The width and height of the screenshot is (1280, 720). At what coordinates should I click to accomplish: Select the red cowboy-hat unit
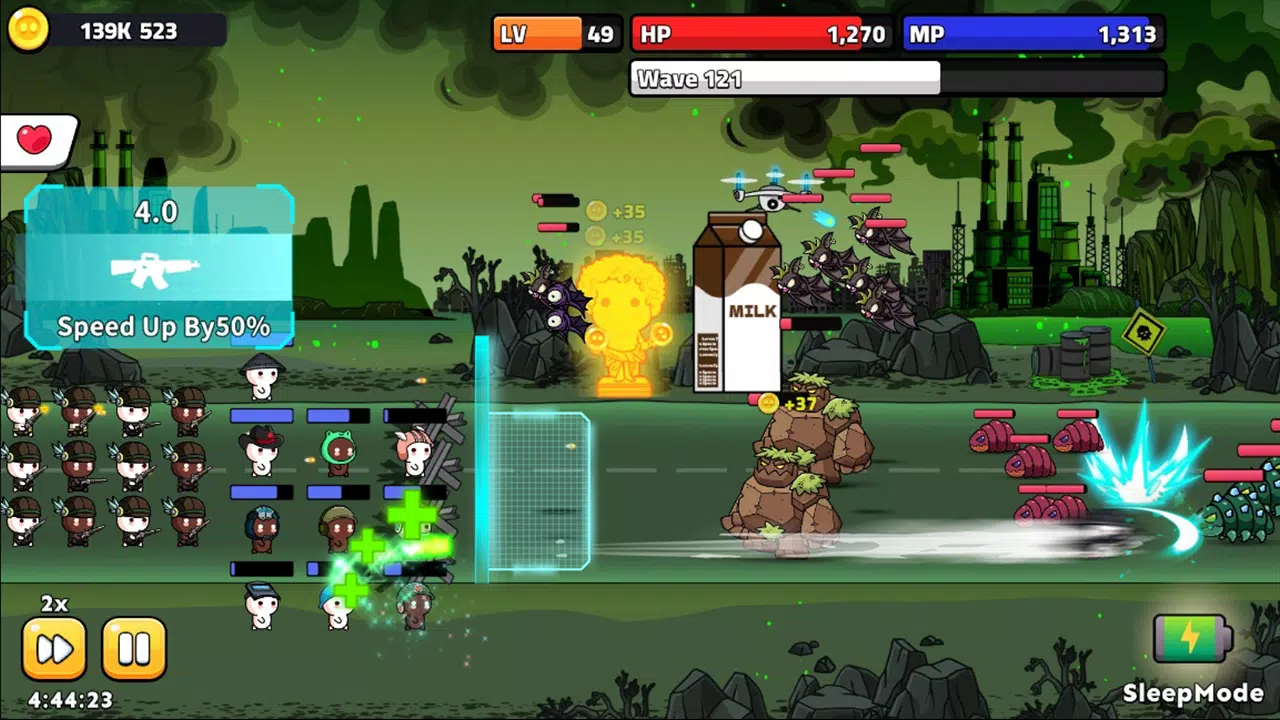[x=262, y=450]
